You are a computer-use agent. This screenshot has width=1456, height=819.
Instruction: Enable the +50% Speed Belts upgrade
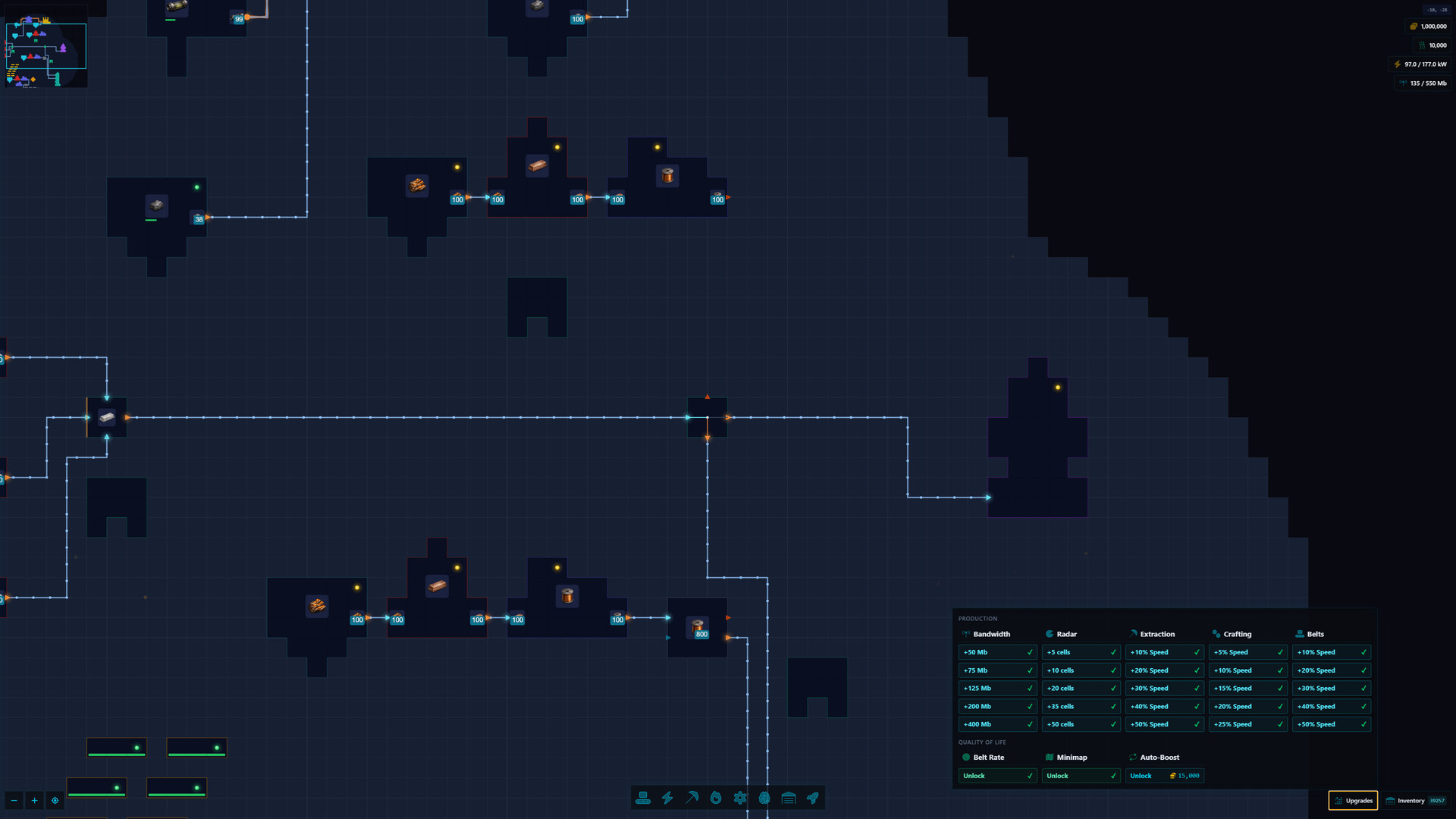click(x=1331, y=724)
